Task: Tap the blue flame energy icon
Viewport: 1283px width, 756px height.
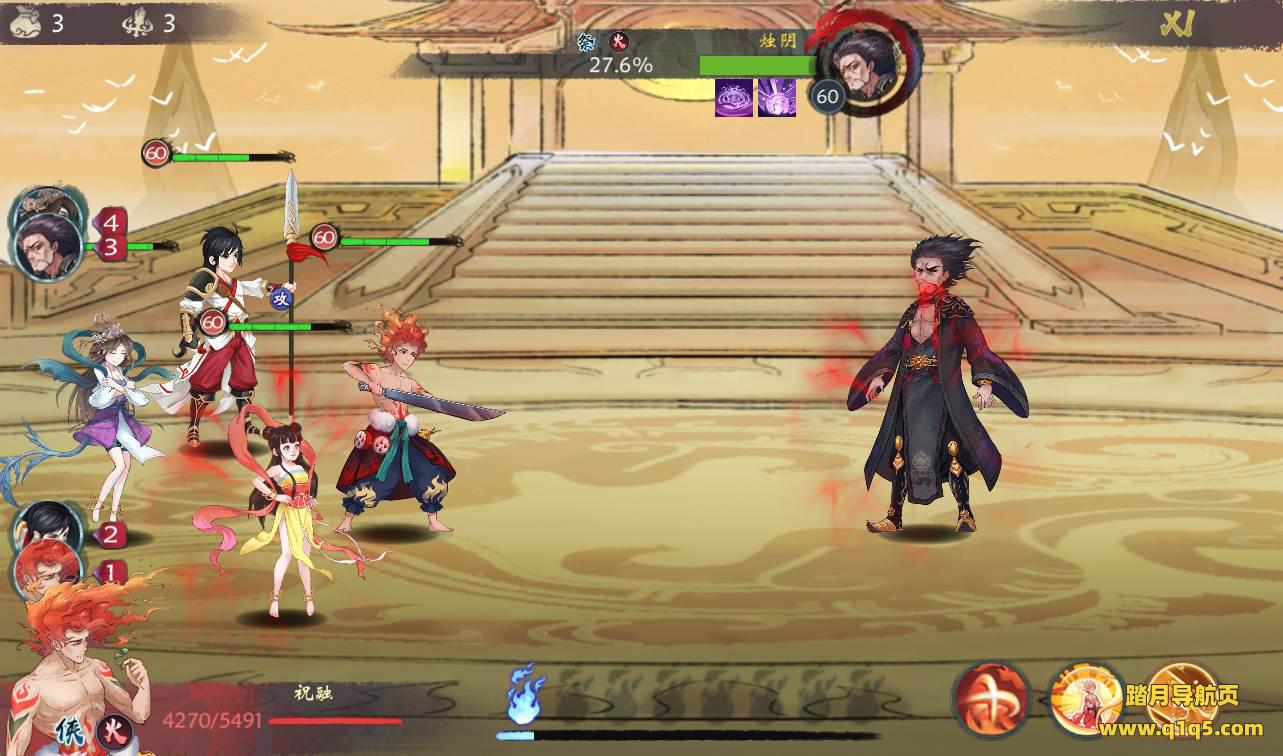Action: tap(525, 695)
